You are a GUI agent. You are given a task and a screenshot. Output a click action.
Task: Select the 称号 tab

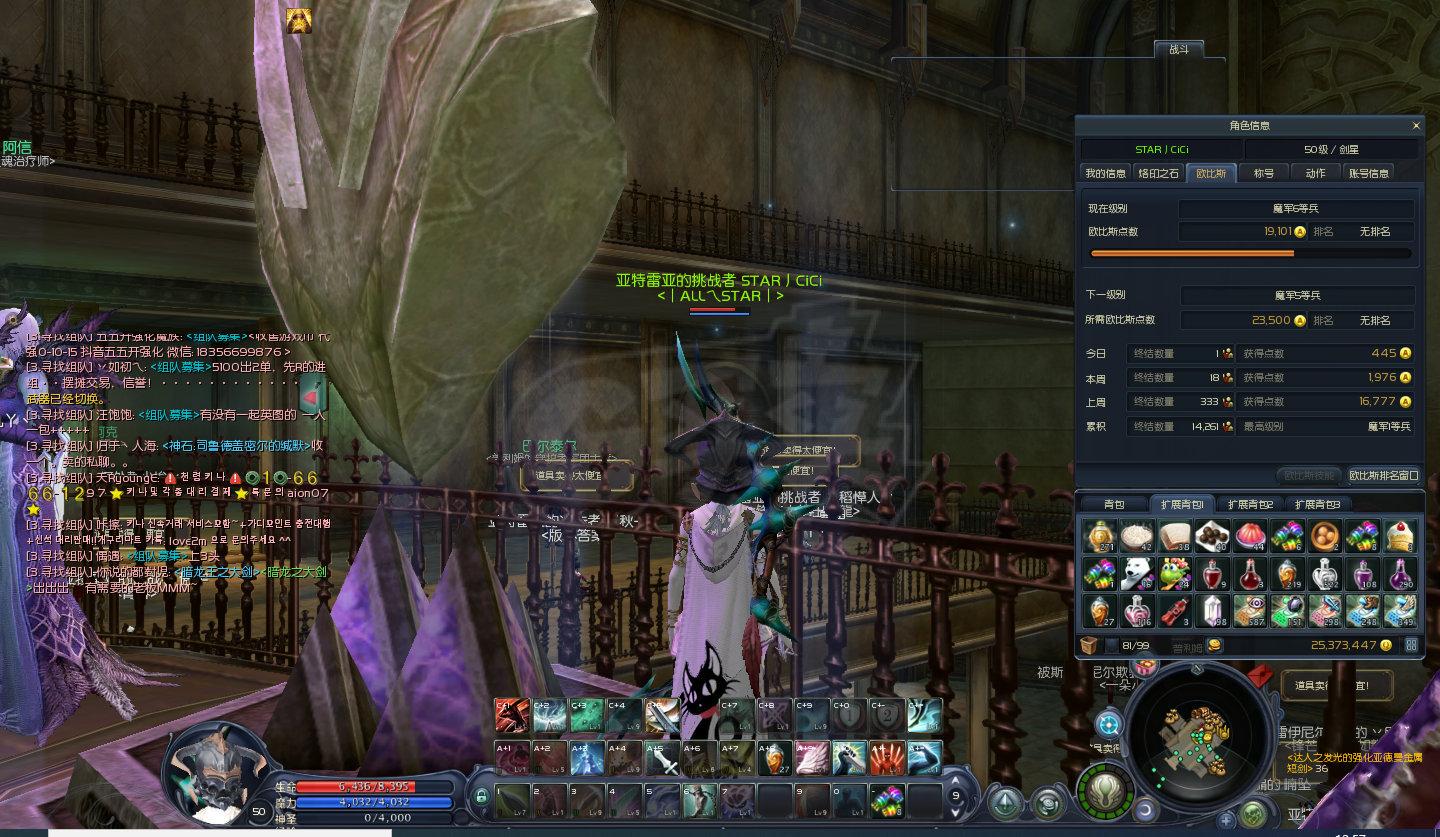click(1264, 173)
